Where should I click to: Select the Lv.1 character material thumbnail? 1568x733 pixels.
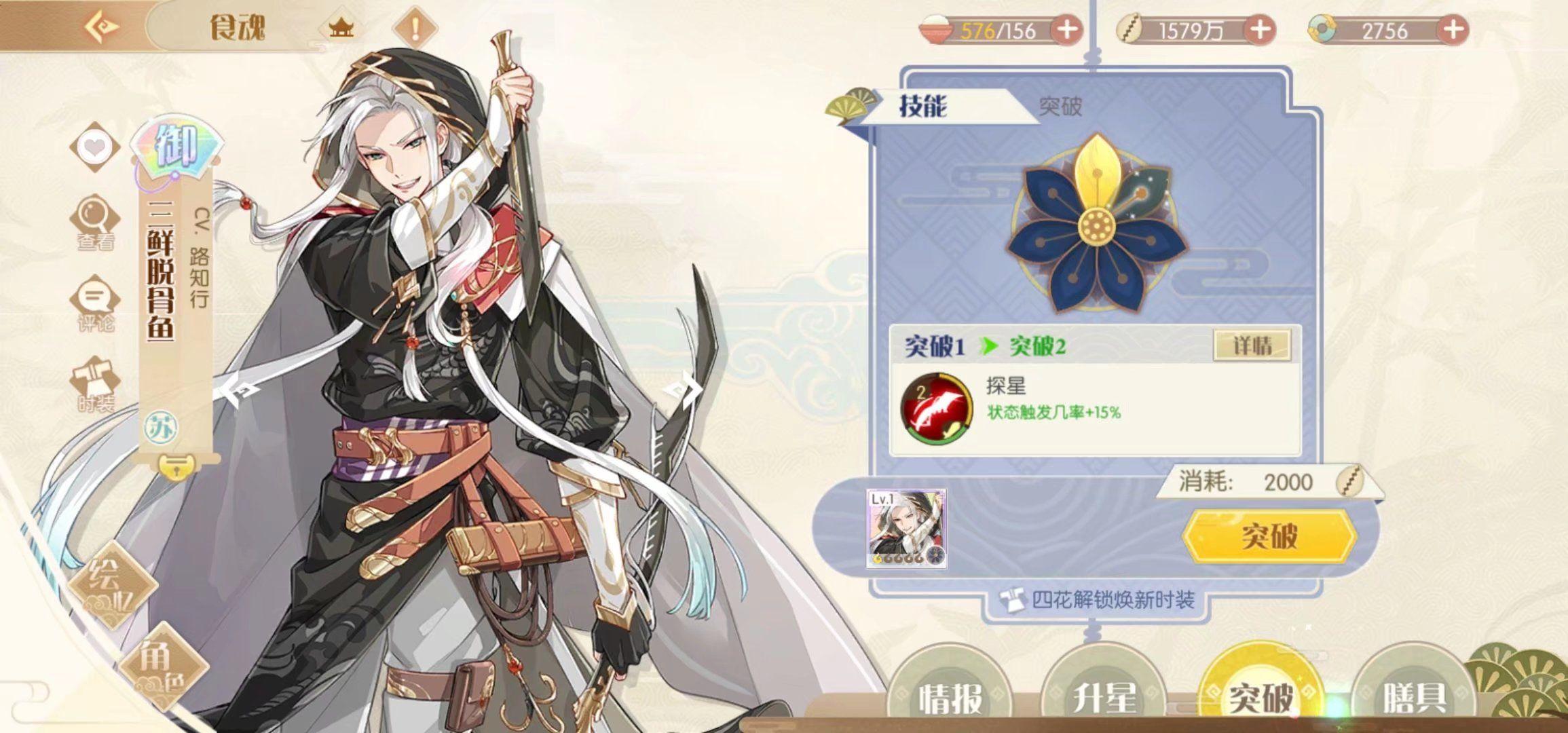pyautogui.click(x=906, y=528)
